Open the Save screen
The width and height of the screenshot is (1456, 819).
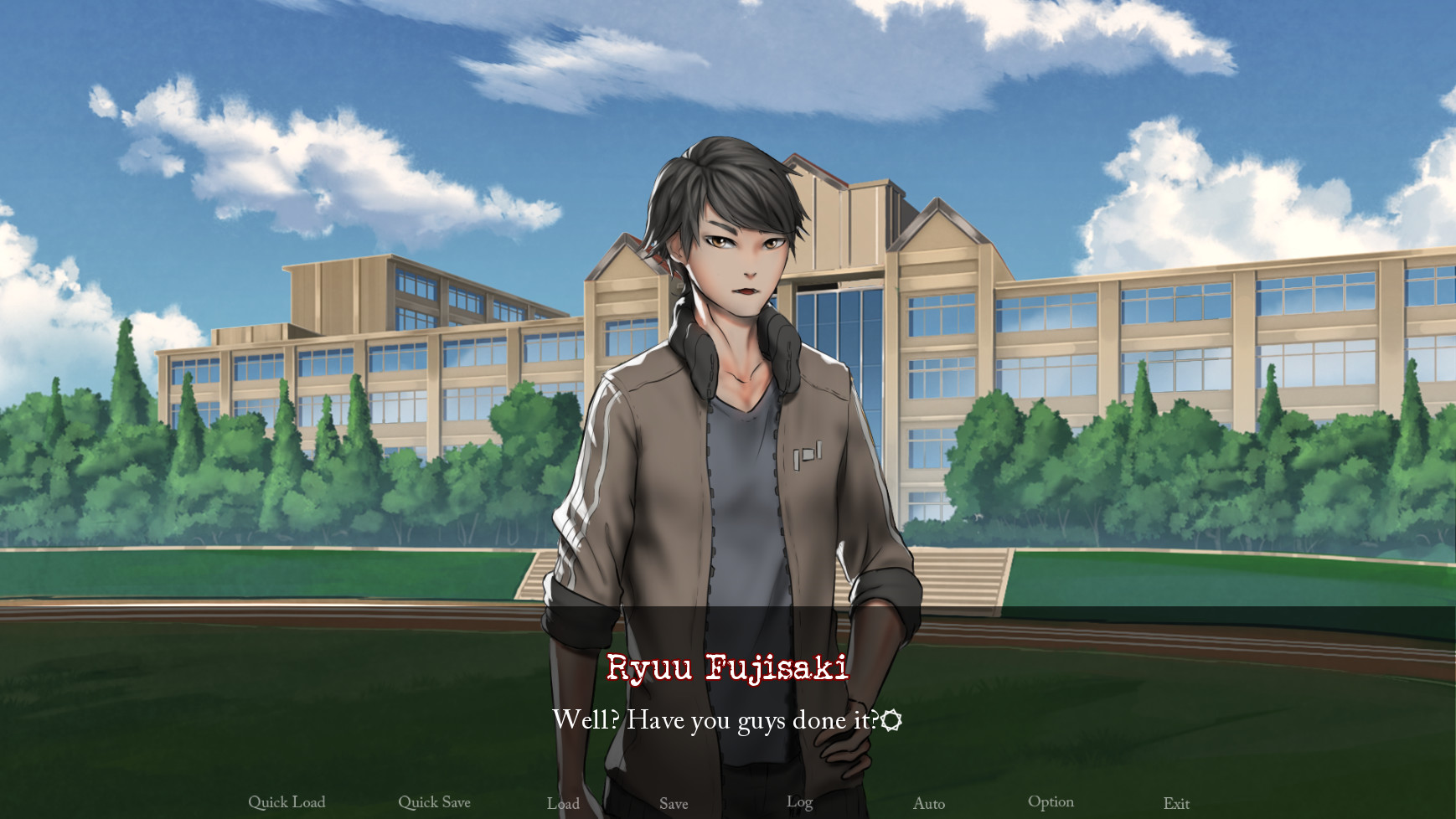(674, 802)
